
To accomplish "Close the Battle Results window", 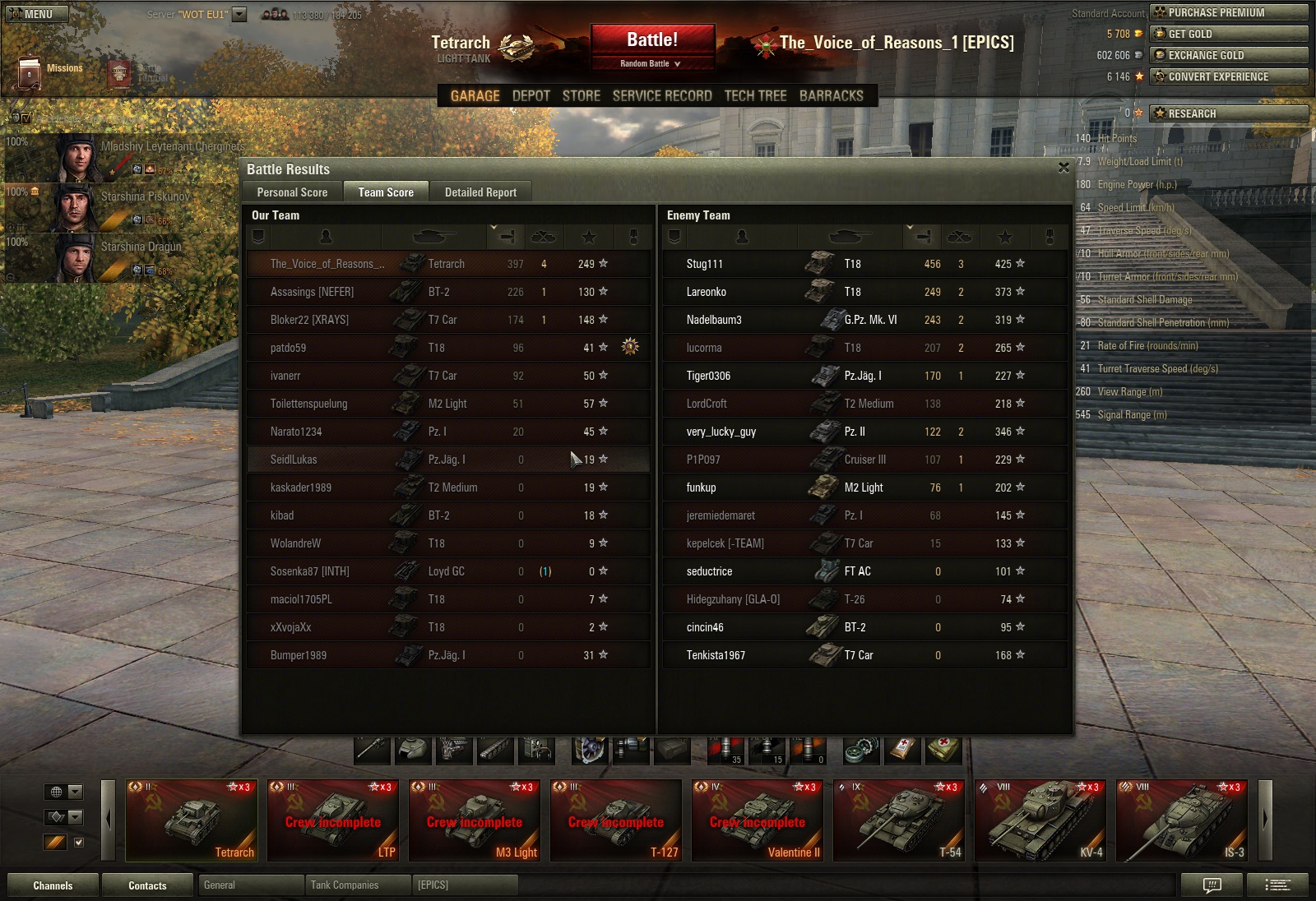I will click(1063, 168).
